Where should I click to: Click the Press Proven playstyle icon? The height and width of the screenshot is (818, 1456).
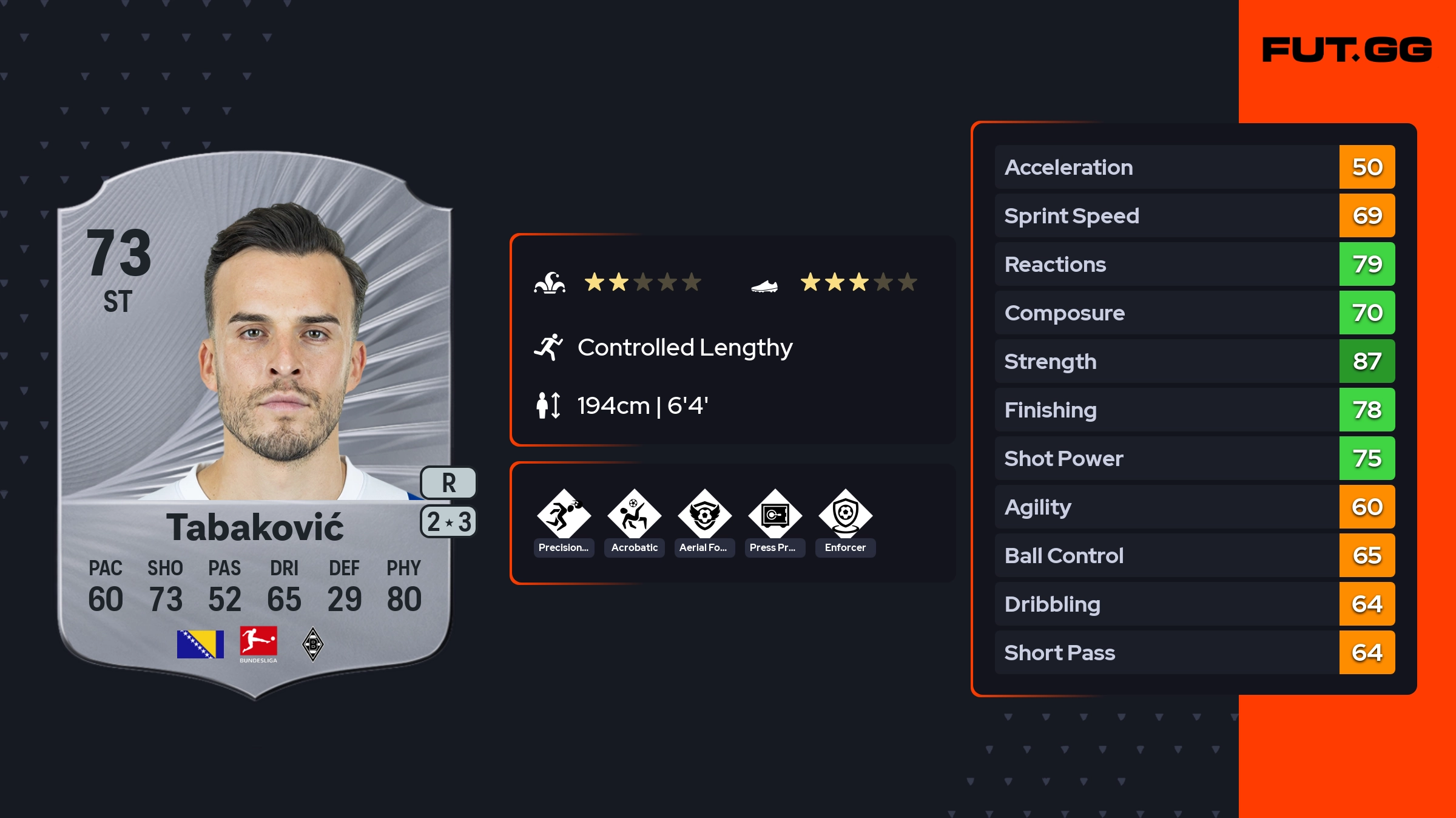[x=775, y=515]
